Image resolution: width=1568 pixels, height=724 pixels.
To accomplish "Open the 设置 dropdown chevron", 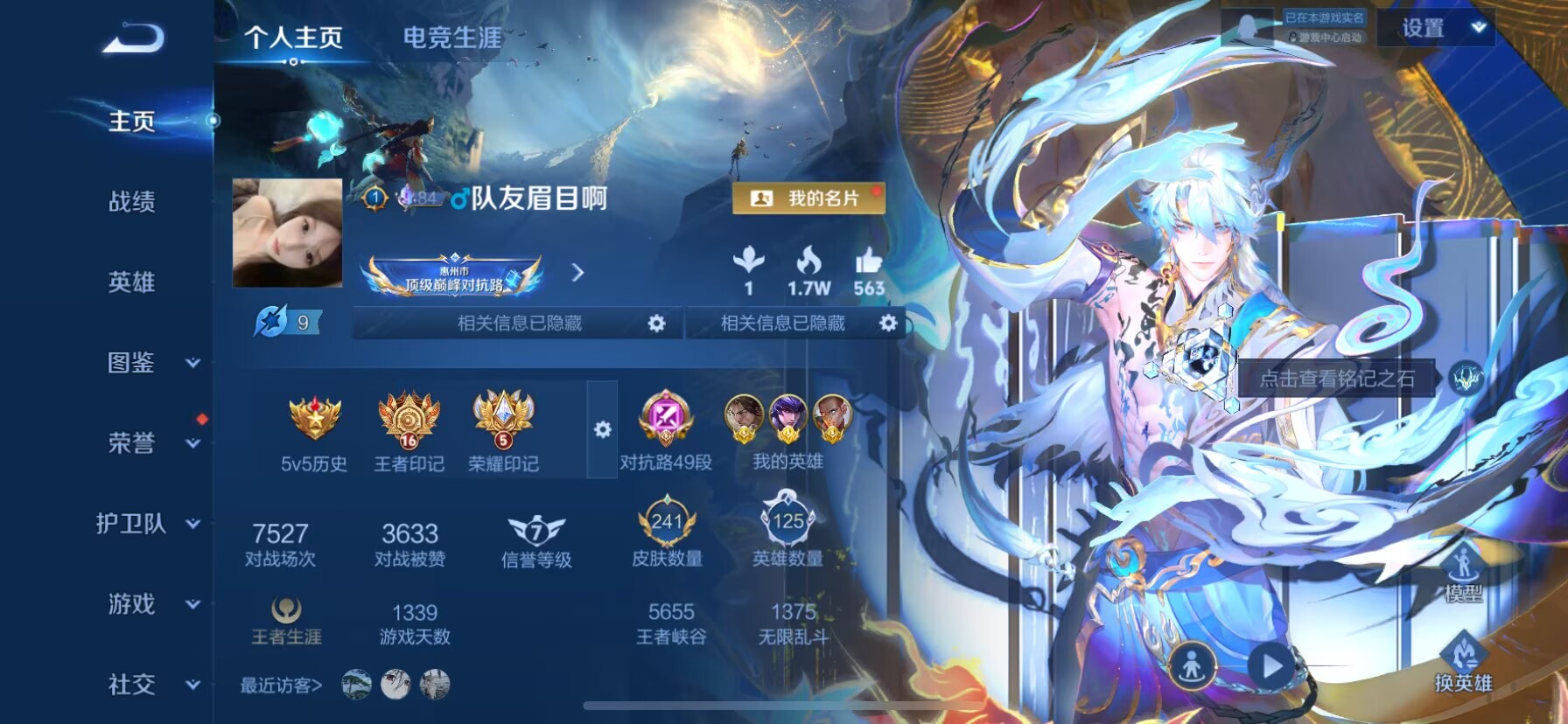I will [1480, 28].
